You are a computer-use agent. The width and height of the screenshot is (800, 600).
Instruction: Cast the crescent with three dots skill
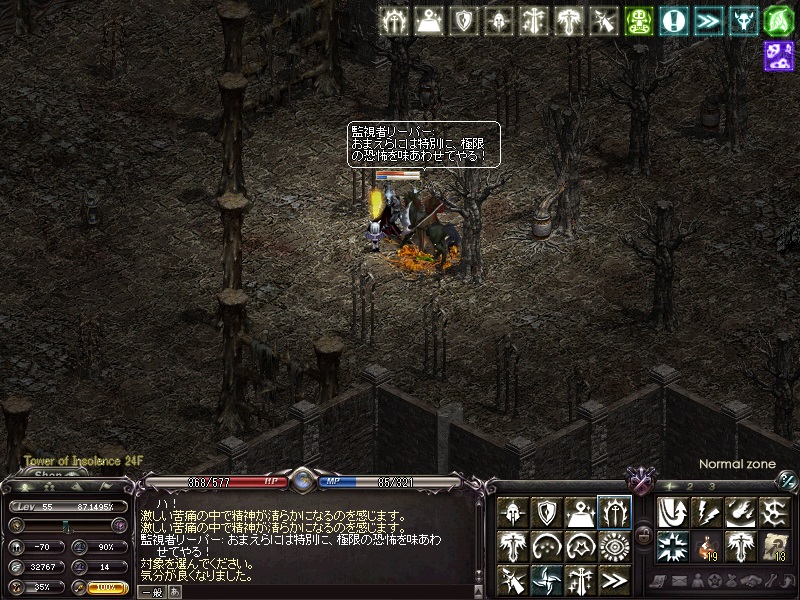(547, 546)
